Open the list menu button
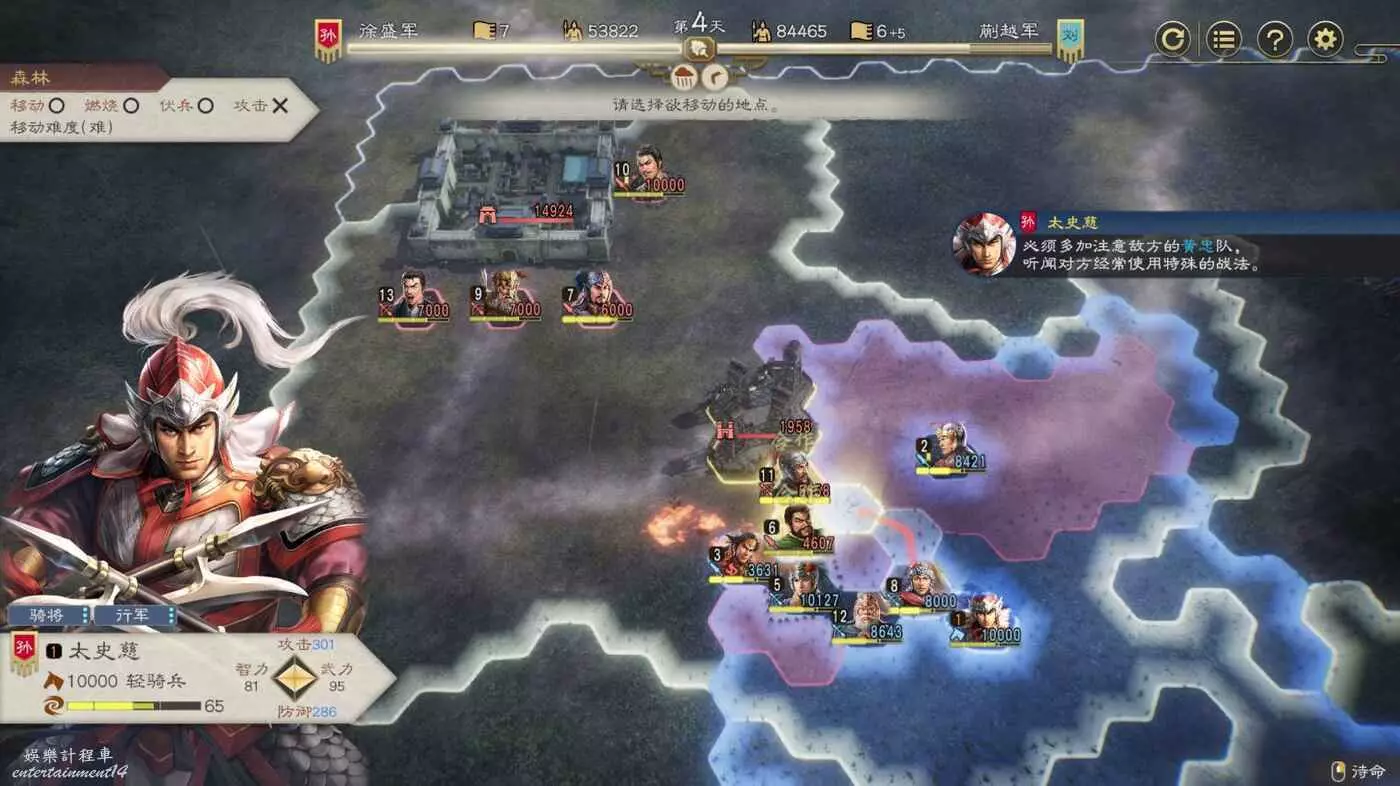1400x786 pixels. coord(1224,40)
